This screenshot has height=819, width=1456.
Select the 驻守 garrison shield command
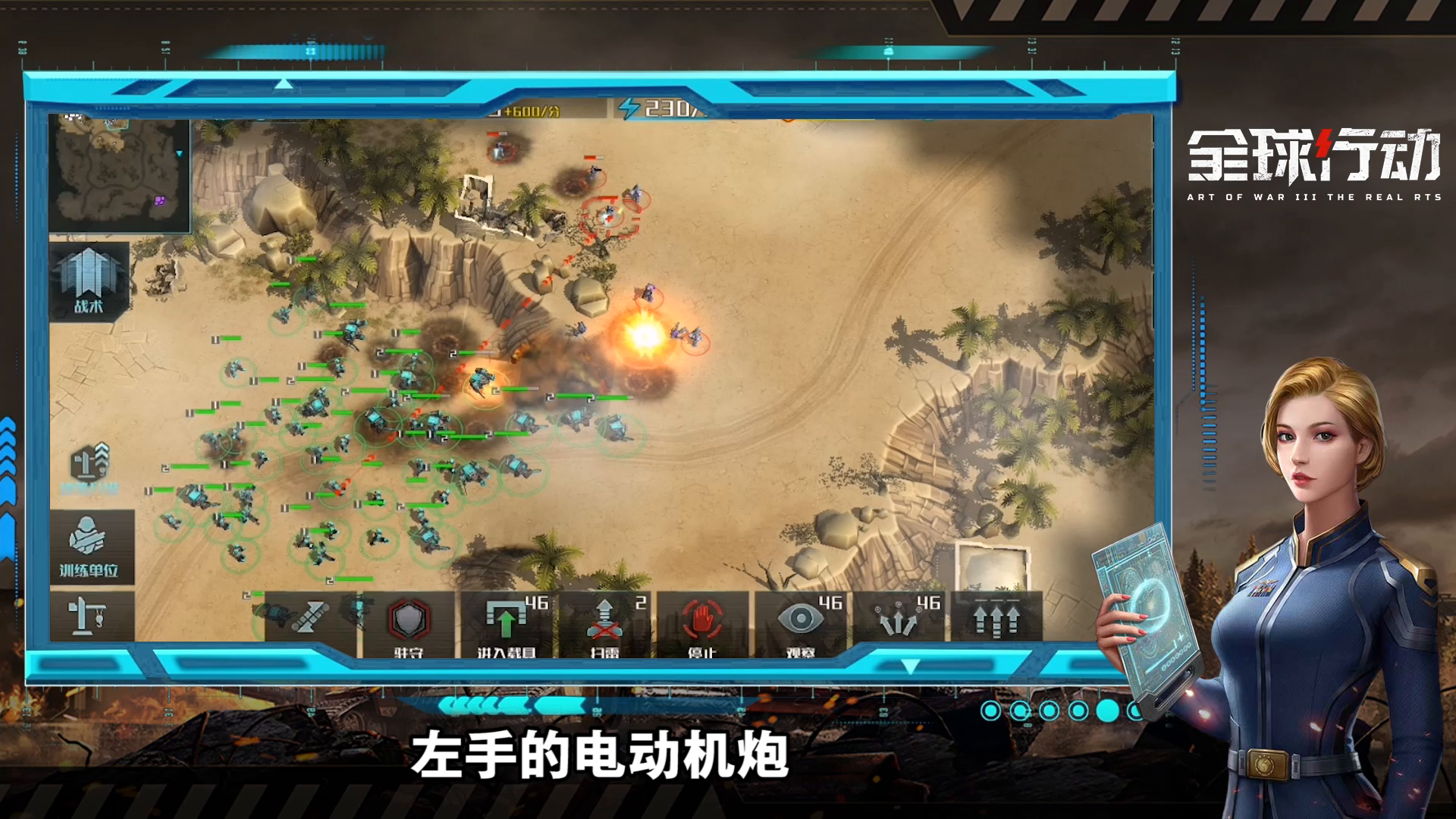409,618
